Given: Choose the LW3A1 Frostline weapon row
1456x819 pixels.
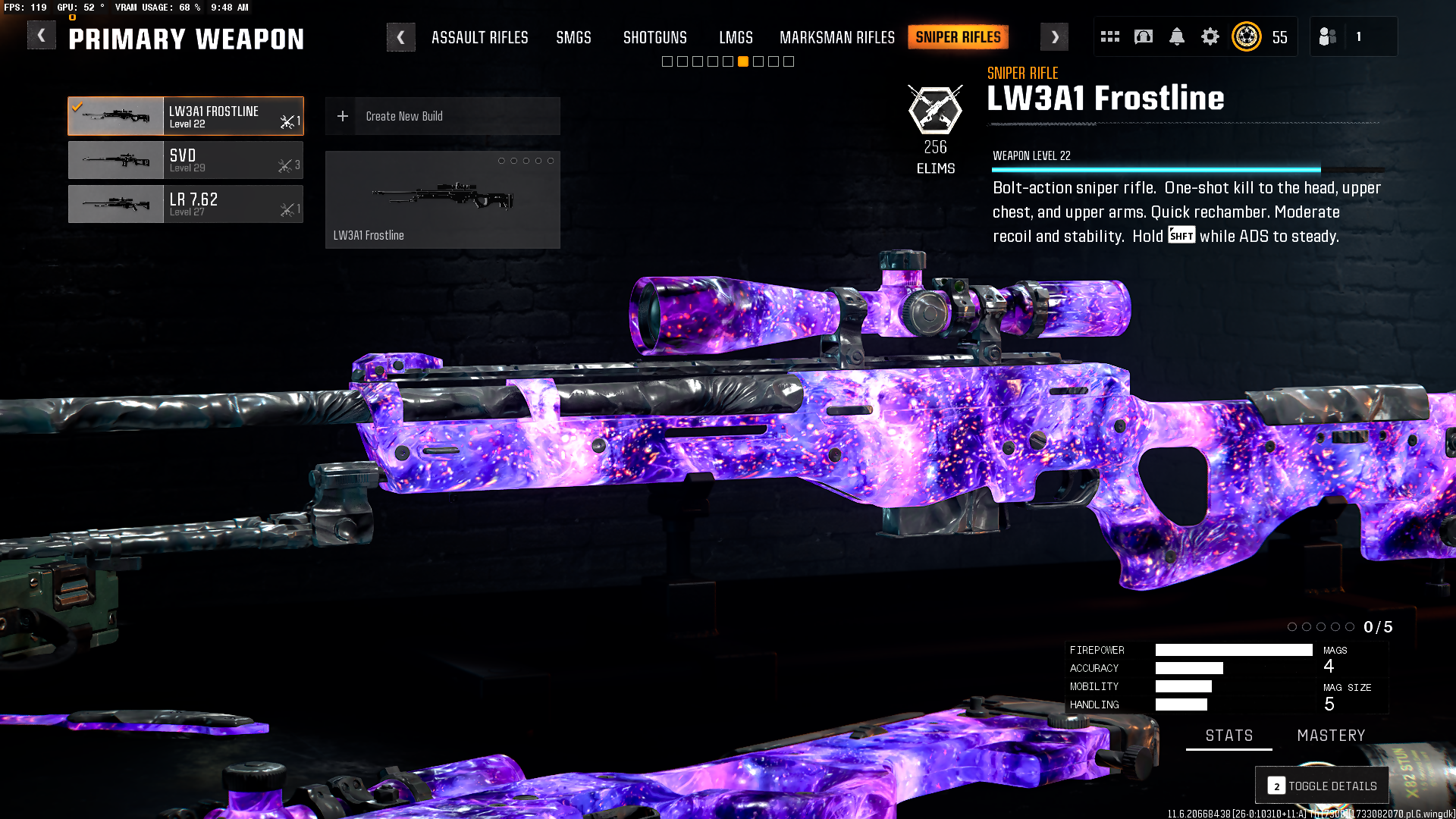Looking at the screenshot, I should 186,116.
